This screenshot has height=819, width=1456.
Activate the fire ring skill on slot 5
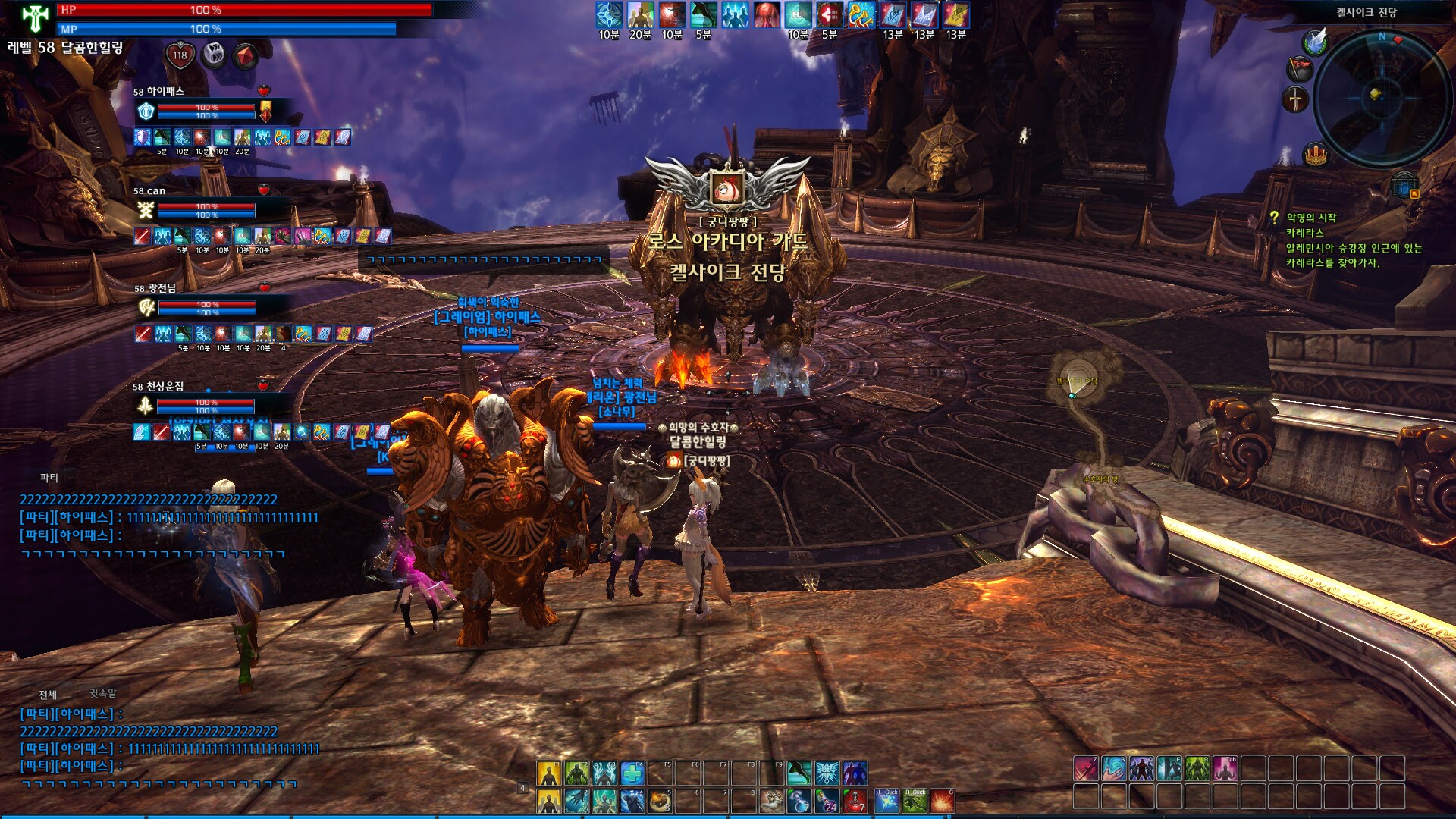661,801
